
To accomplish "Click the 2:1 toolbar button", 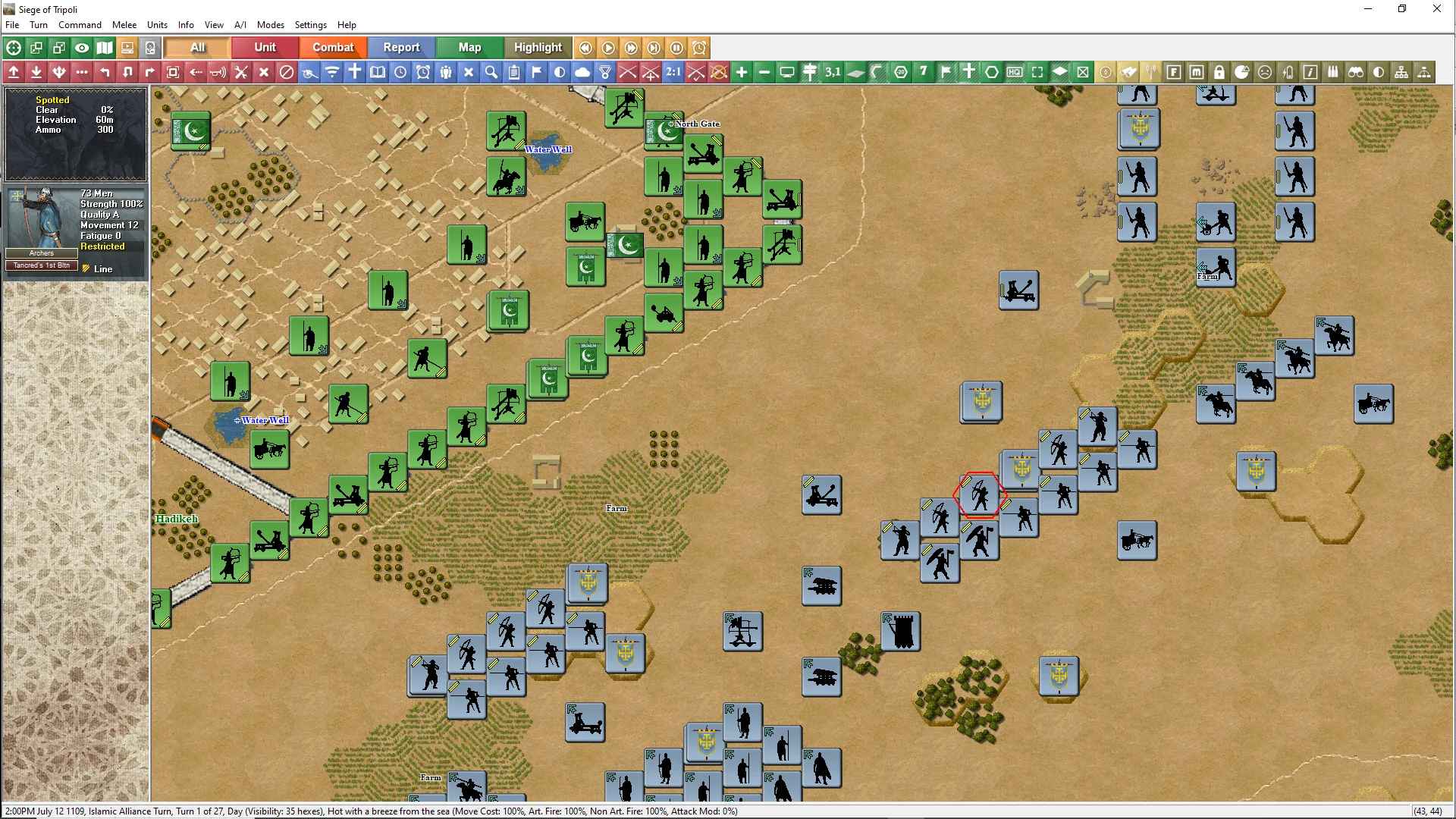I will pos(673,72).
